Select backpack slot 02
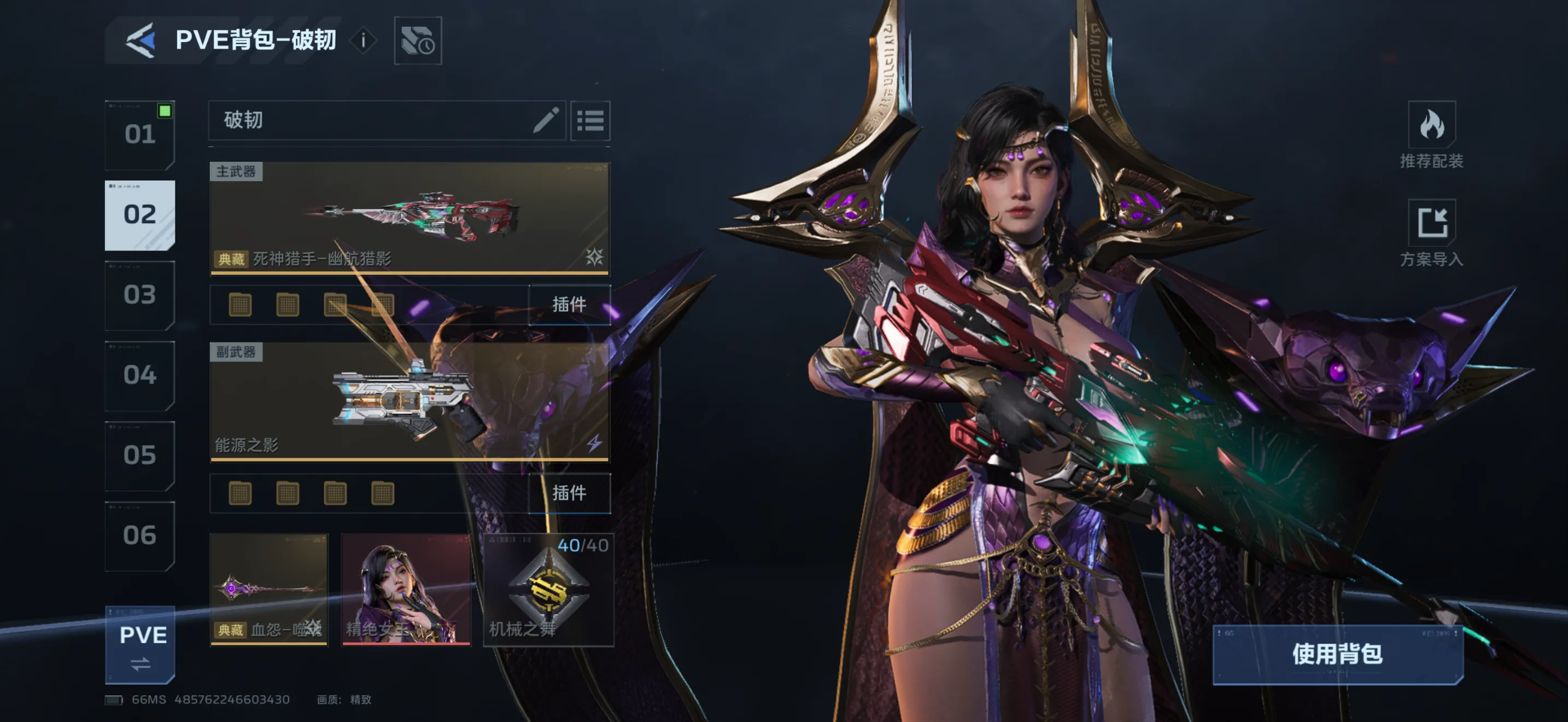 point(140,215)
